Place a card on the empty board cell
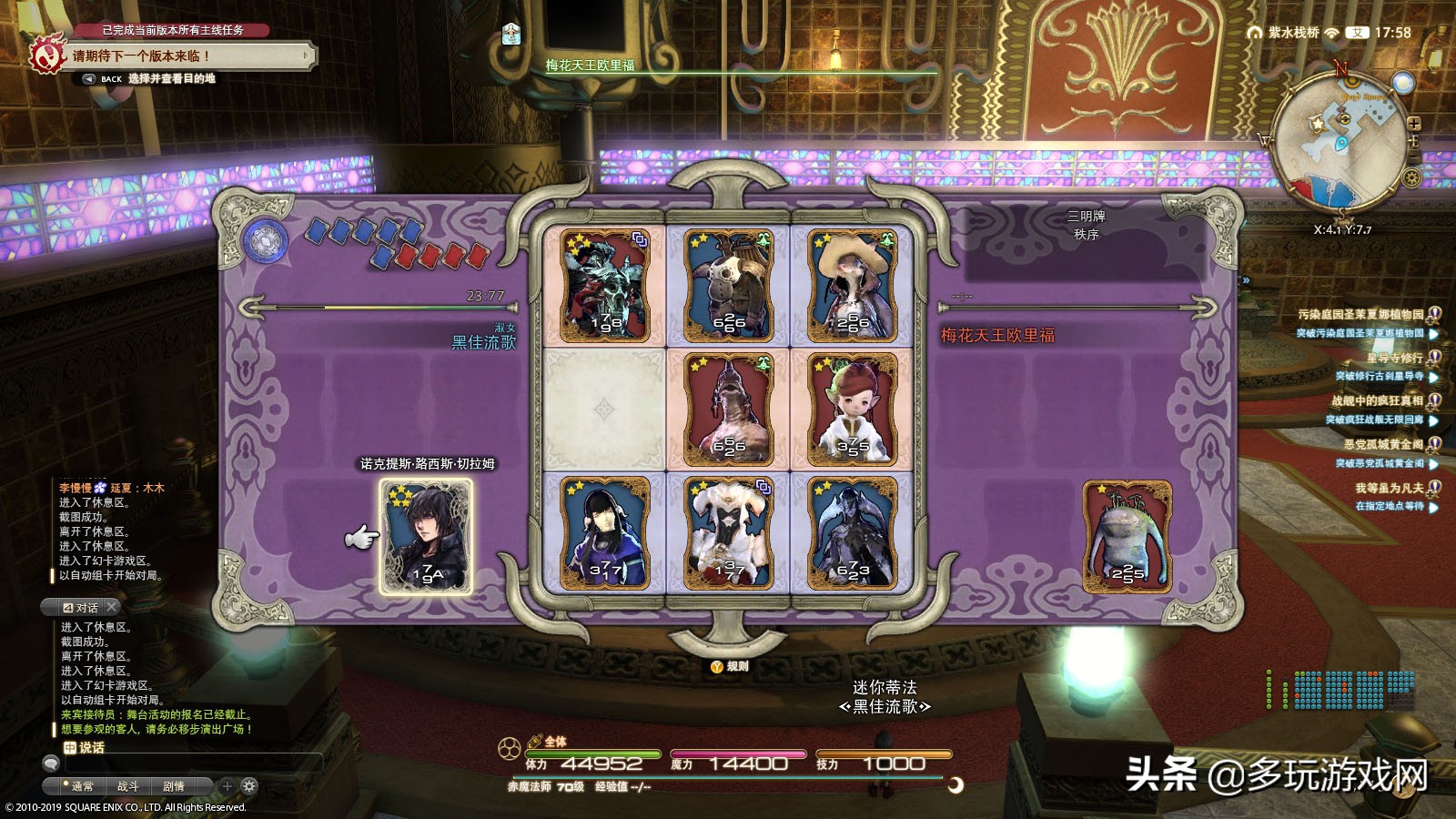Viewport: 1456px width, 819px height. coord(603,409)
